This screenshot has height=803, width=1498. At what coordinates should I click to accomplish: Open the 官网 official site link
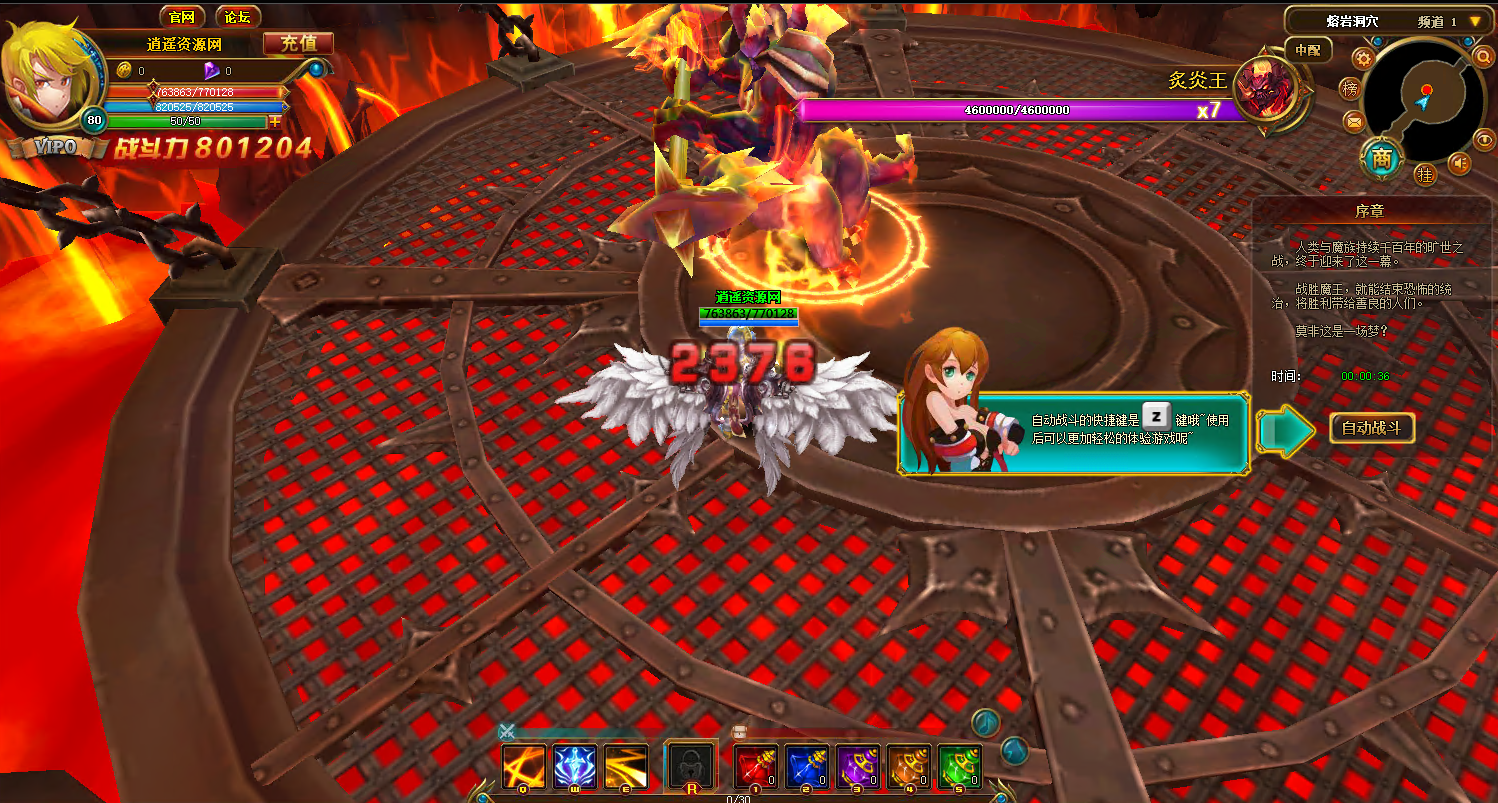[181, 17]
